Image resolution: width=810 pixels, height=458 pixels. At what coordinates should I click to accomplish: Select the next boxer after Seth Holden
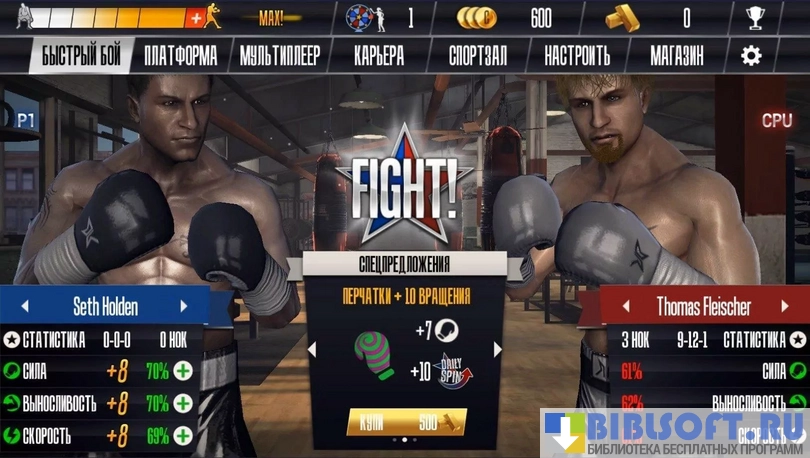pos(184,306)
